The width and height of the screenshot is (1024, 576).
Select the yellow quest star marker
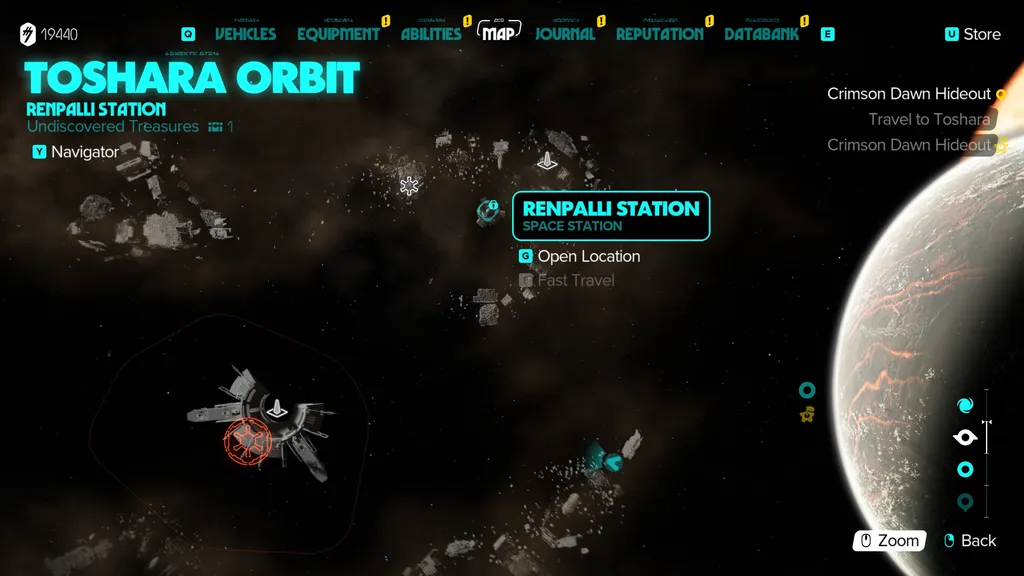(x=807, y=414)
